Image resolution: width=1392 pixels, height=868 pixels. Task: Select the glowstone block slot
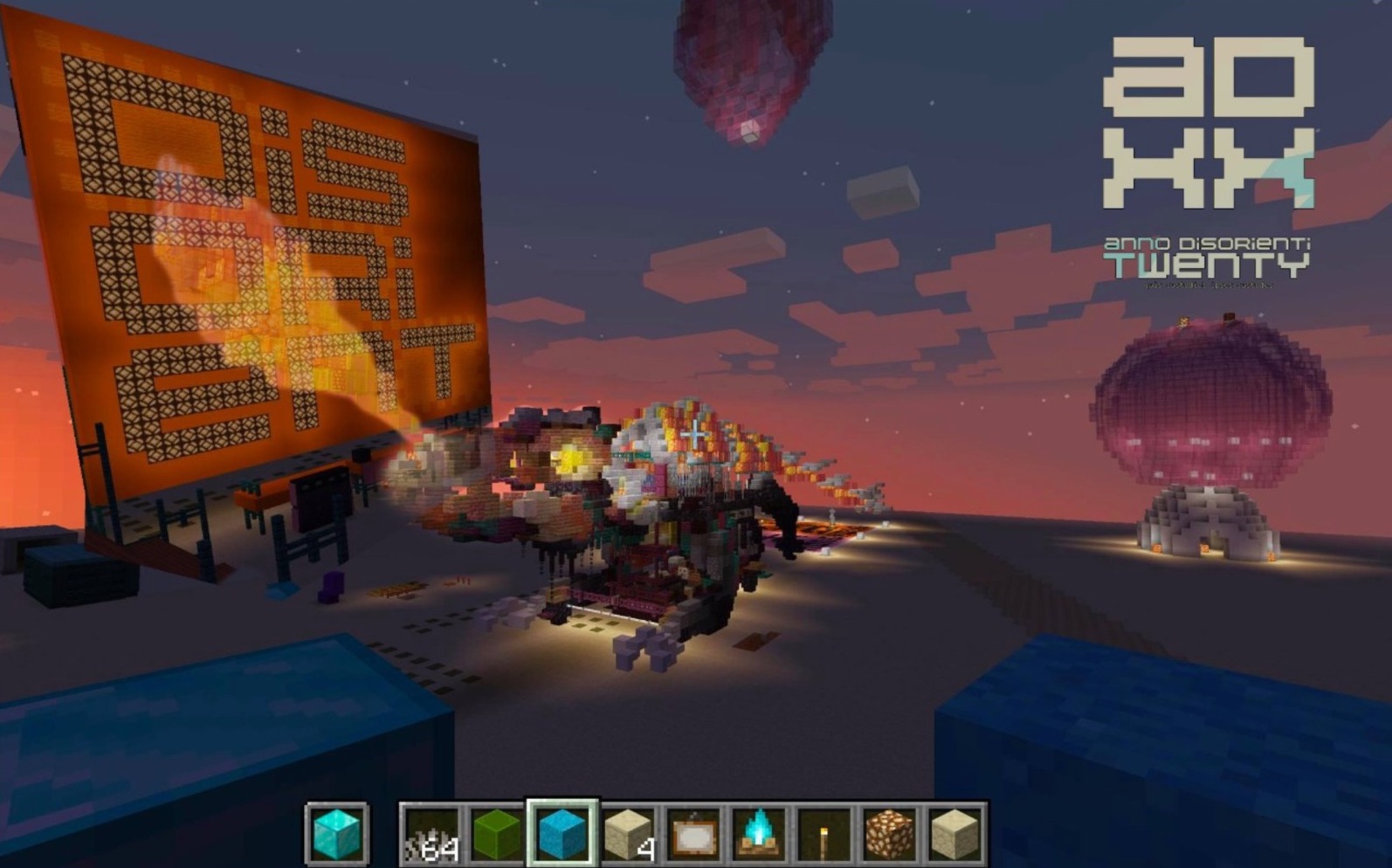pyautogui.click(x=890, y=834)
